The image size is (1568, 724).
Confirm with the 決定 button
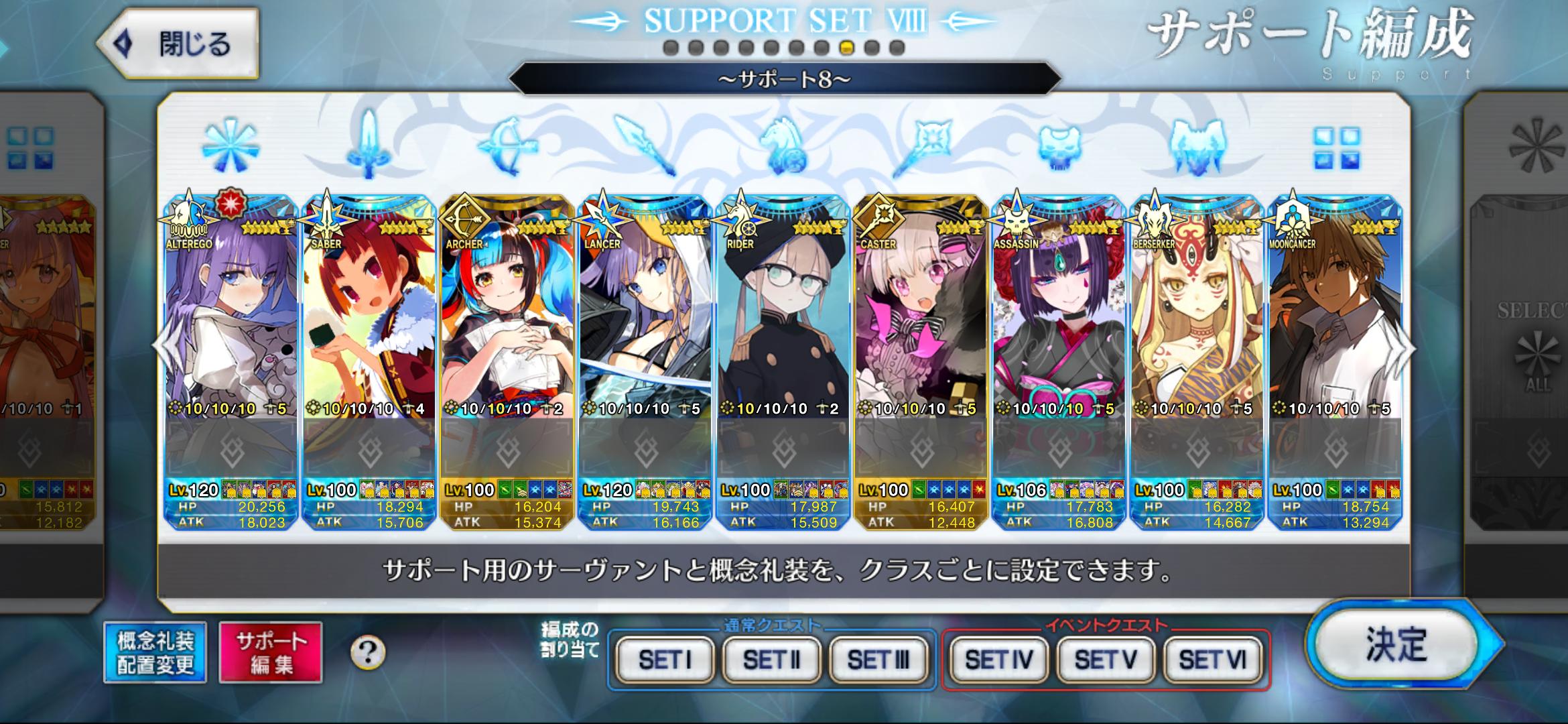click(1397, 644)
